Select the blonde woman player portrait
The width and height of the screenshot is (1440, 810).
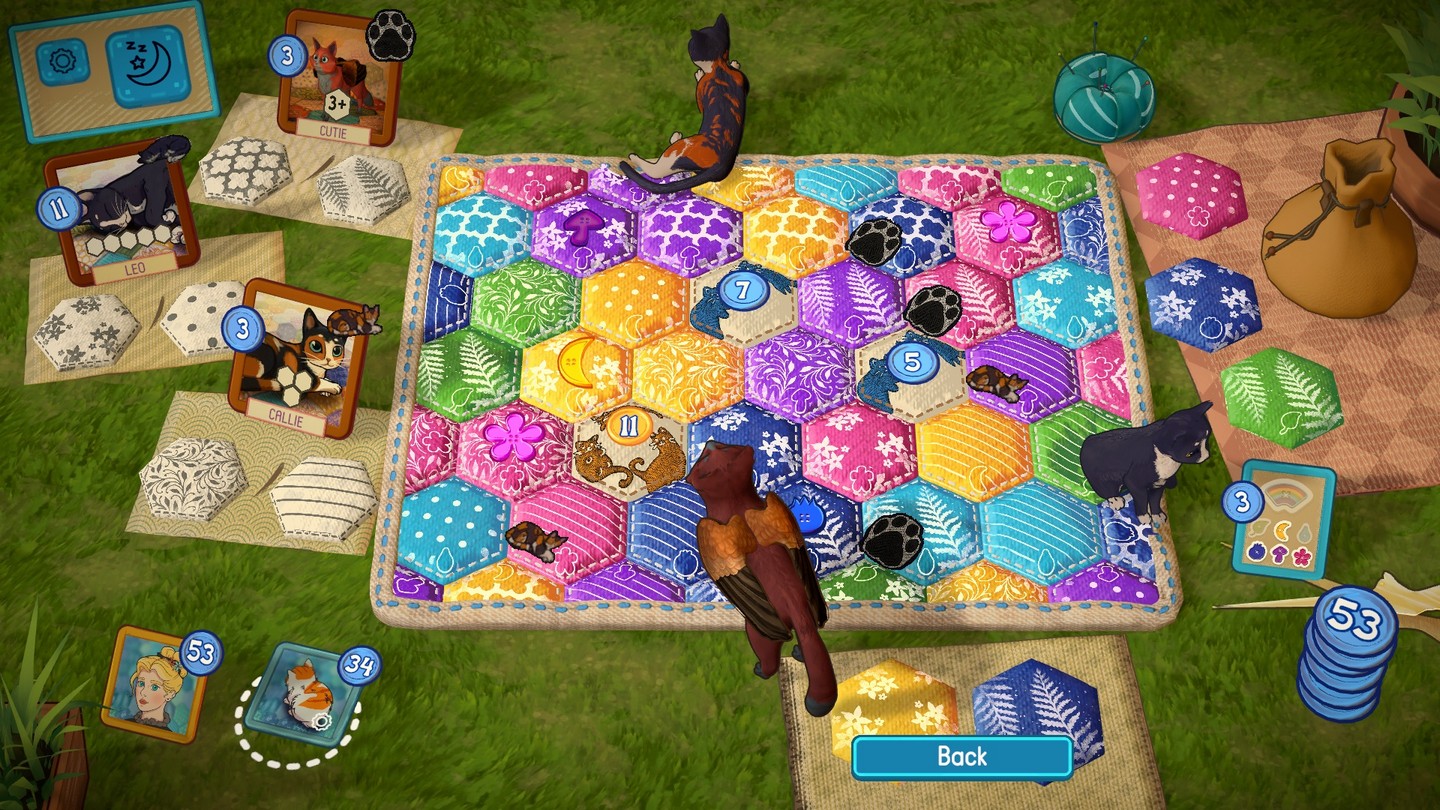155,685
